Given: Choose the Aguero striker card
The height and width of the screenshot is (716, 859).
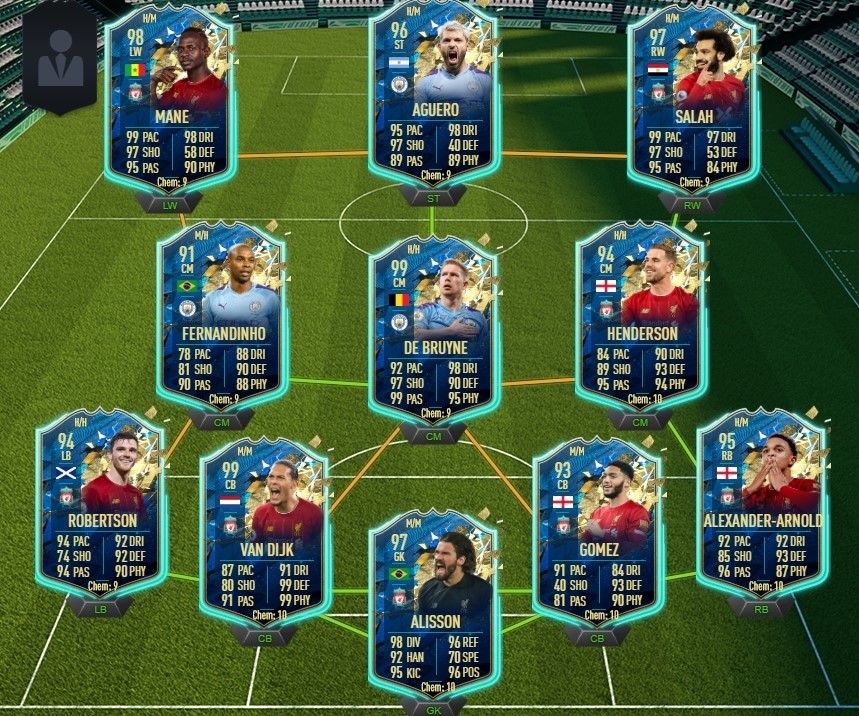Looking at the screenshot, I should point(432,92).
